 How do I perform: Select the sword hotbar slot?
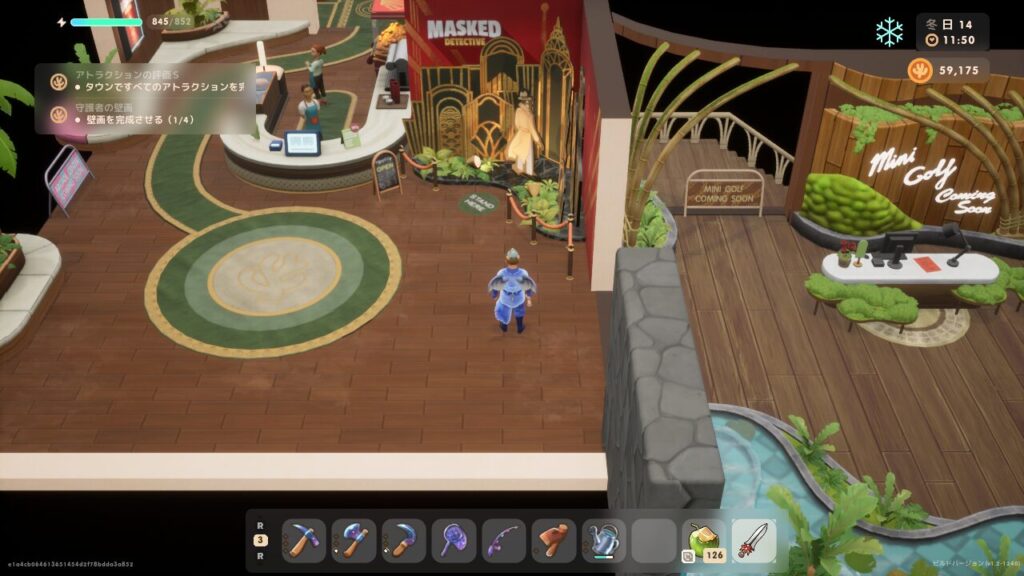tap(754, 540)
